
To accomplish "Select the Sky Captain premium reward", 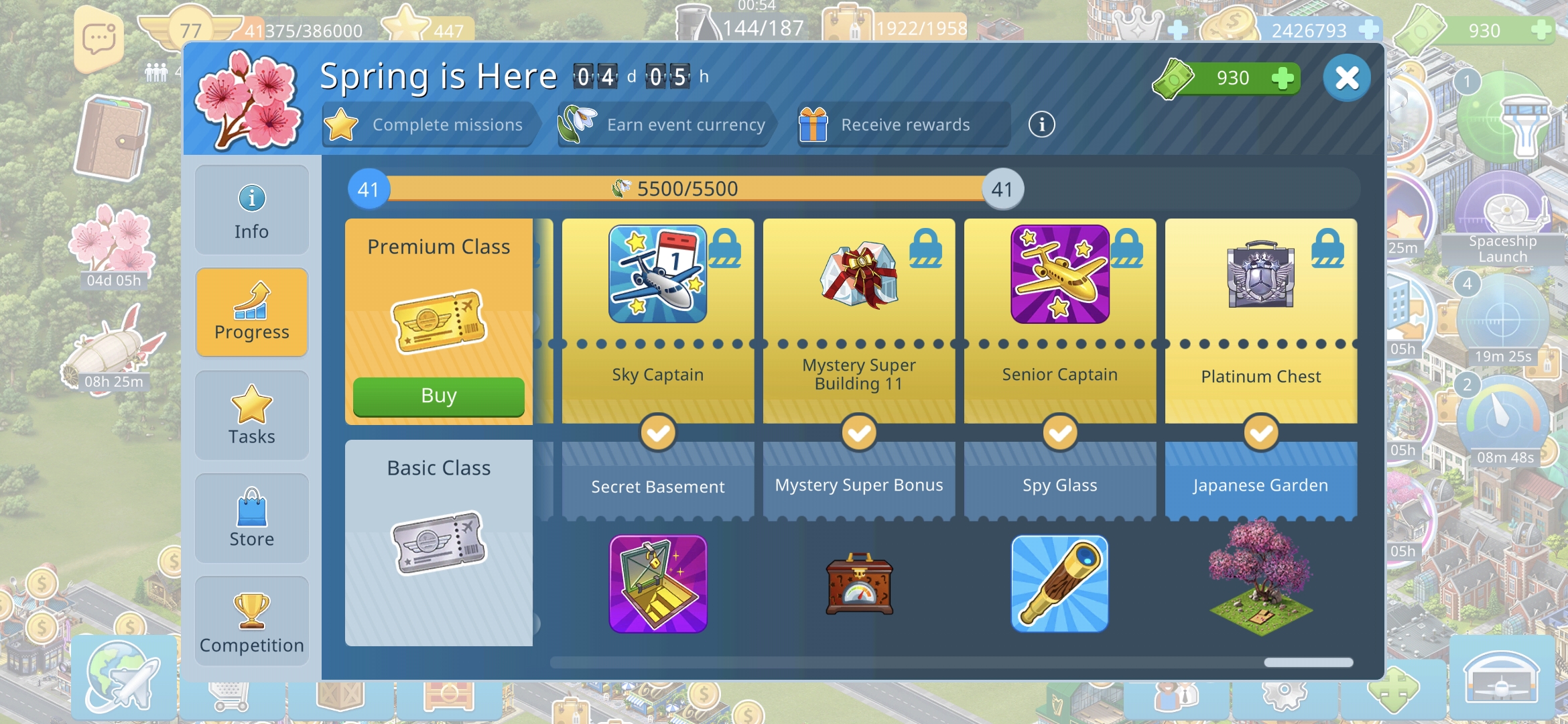I will pyautogui.click(x=657, y=275).
